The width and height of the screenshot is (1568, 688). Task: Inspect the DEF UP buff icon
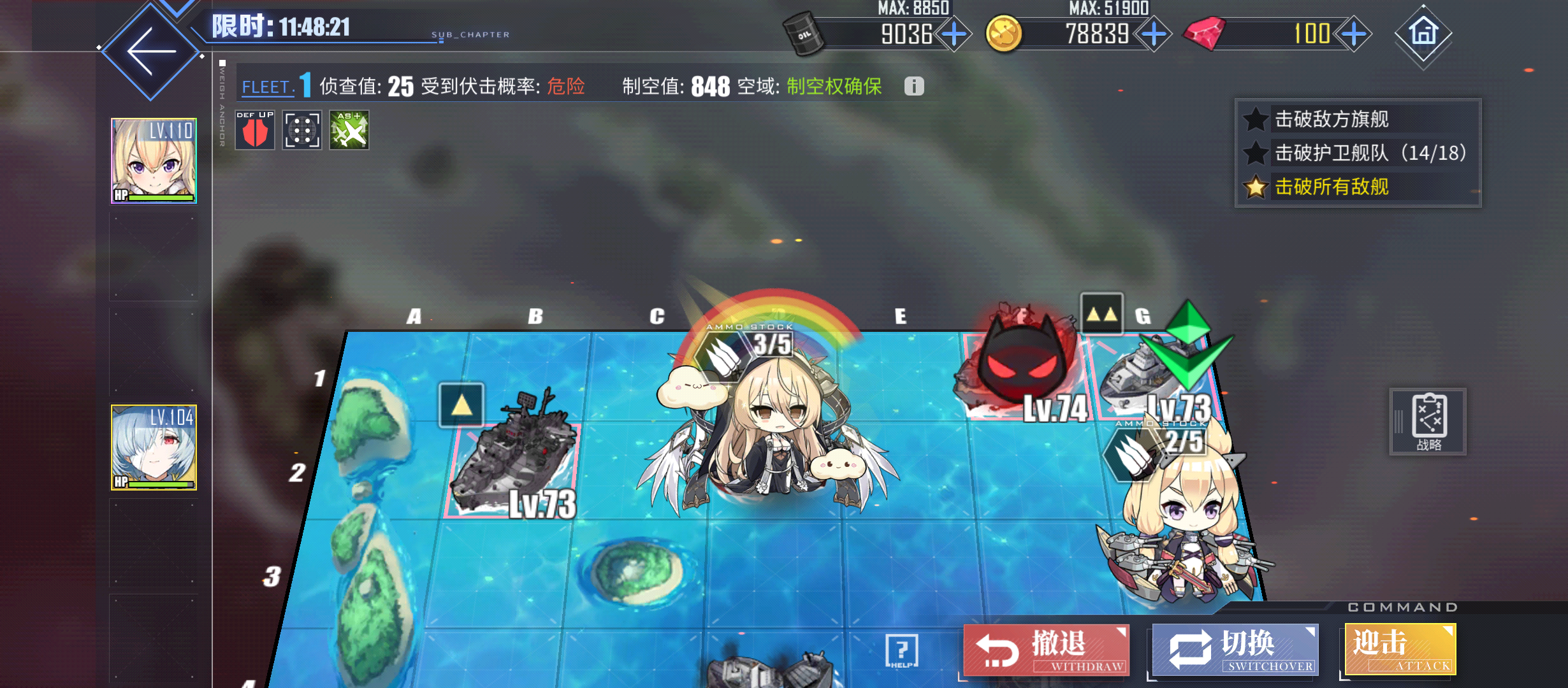[x=254, y=130]
